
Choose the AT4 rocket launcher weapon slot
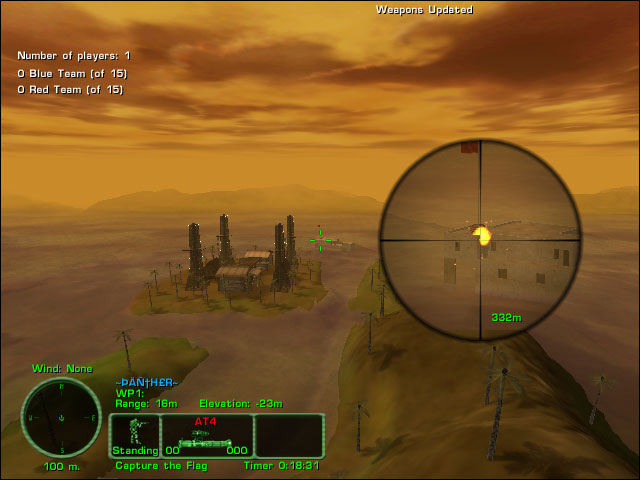click(205, 437)
